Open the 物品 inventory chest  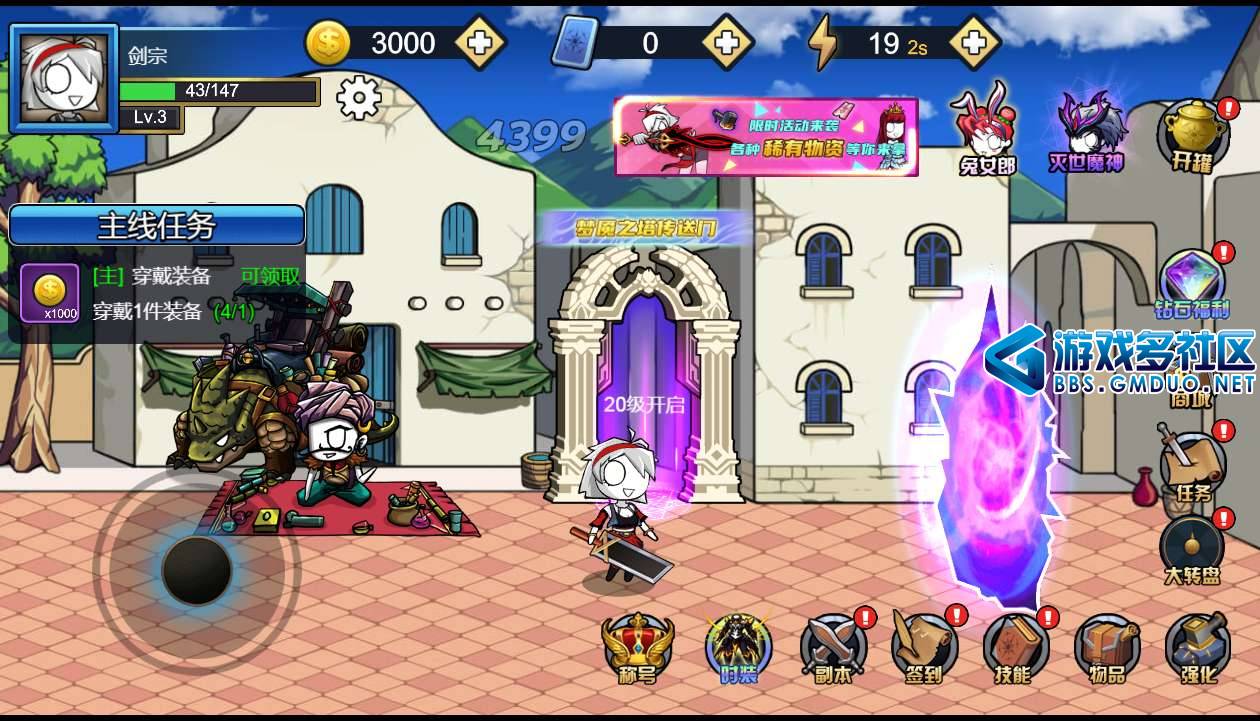tap(1106, 646)
